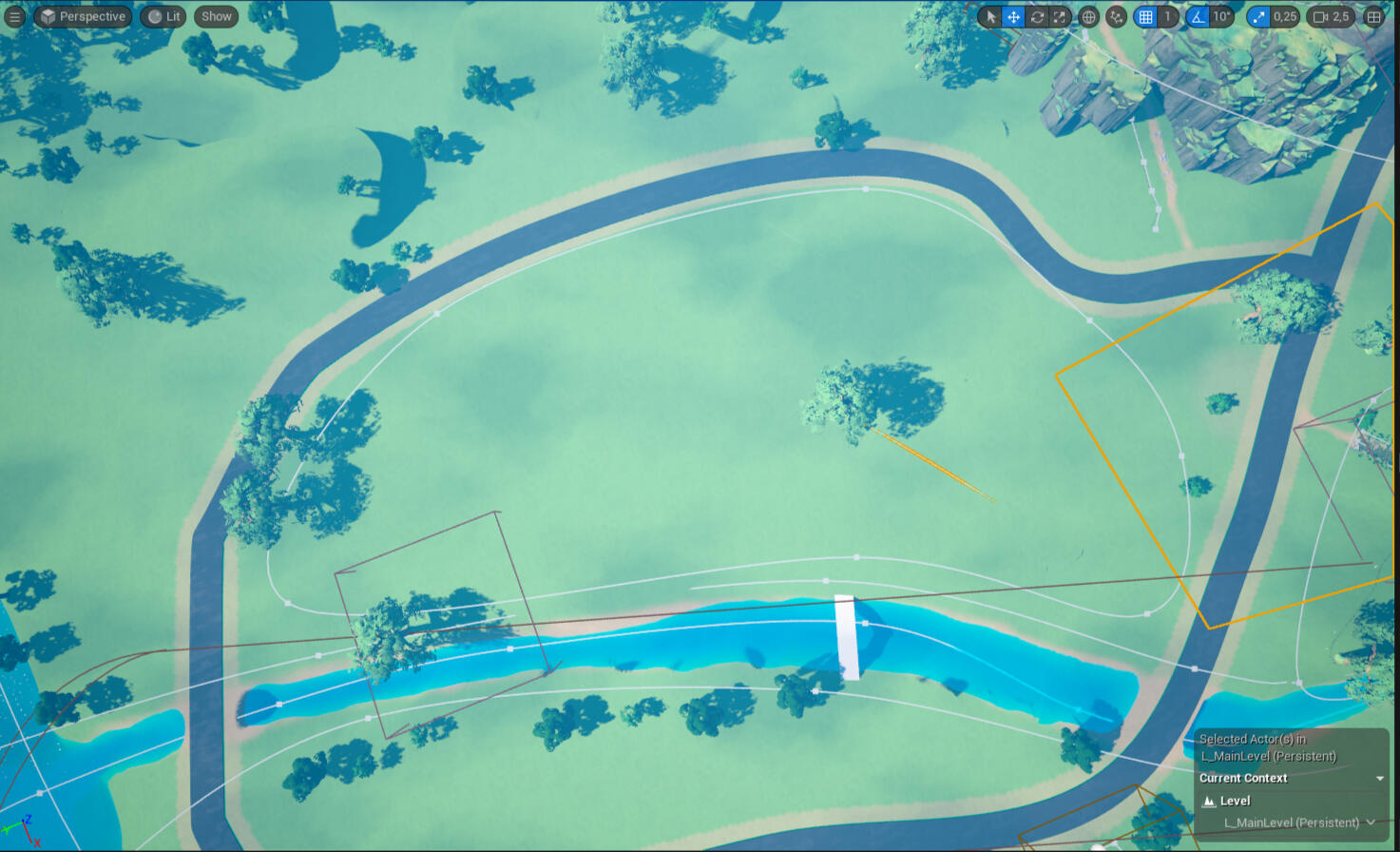Open the Perspective view mode dropdown
Screen dimensions: 1400x852
(83, 16)
